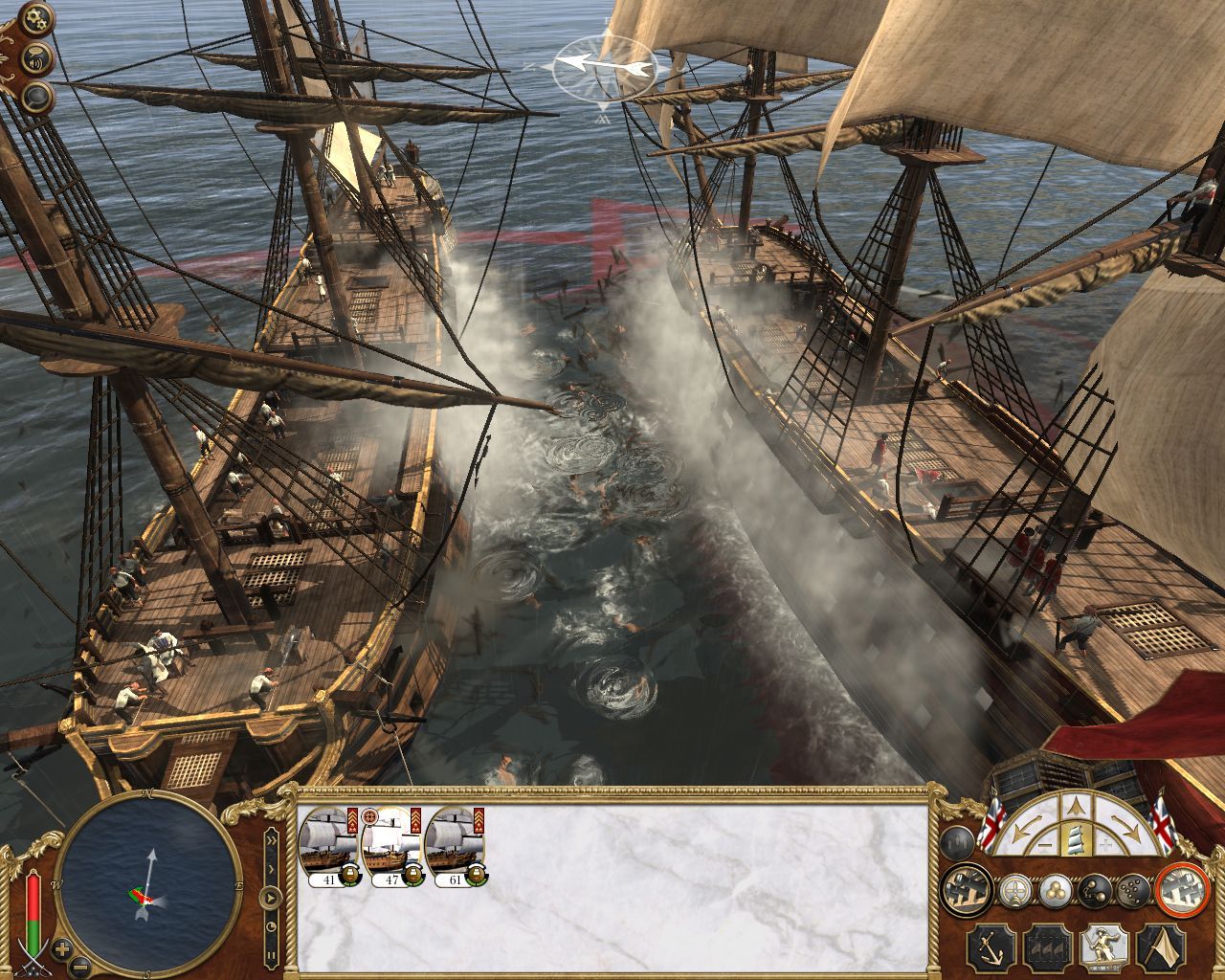This screenshot has width=1225, height=980.
Task: Zoom in the minimap with plus button
Action: click(x=62, y=949)
